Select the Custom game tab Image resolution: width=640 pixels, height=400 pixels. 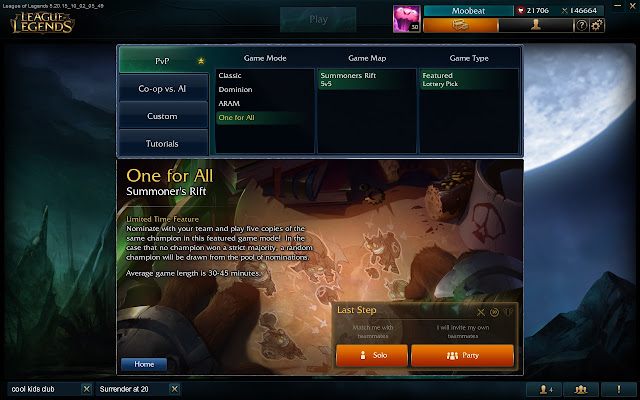tap(162, 116)
